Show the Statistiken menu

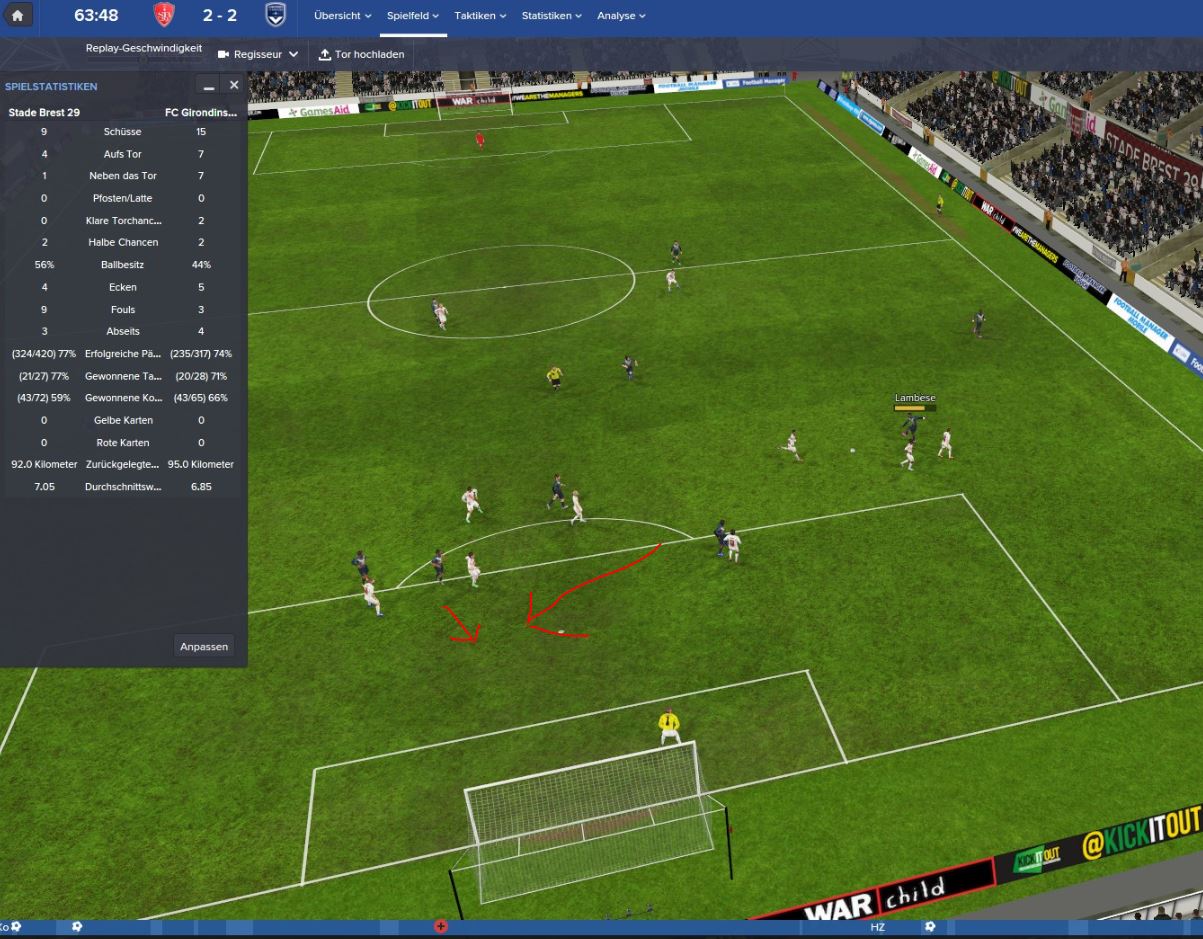click(551, 16)
